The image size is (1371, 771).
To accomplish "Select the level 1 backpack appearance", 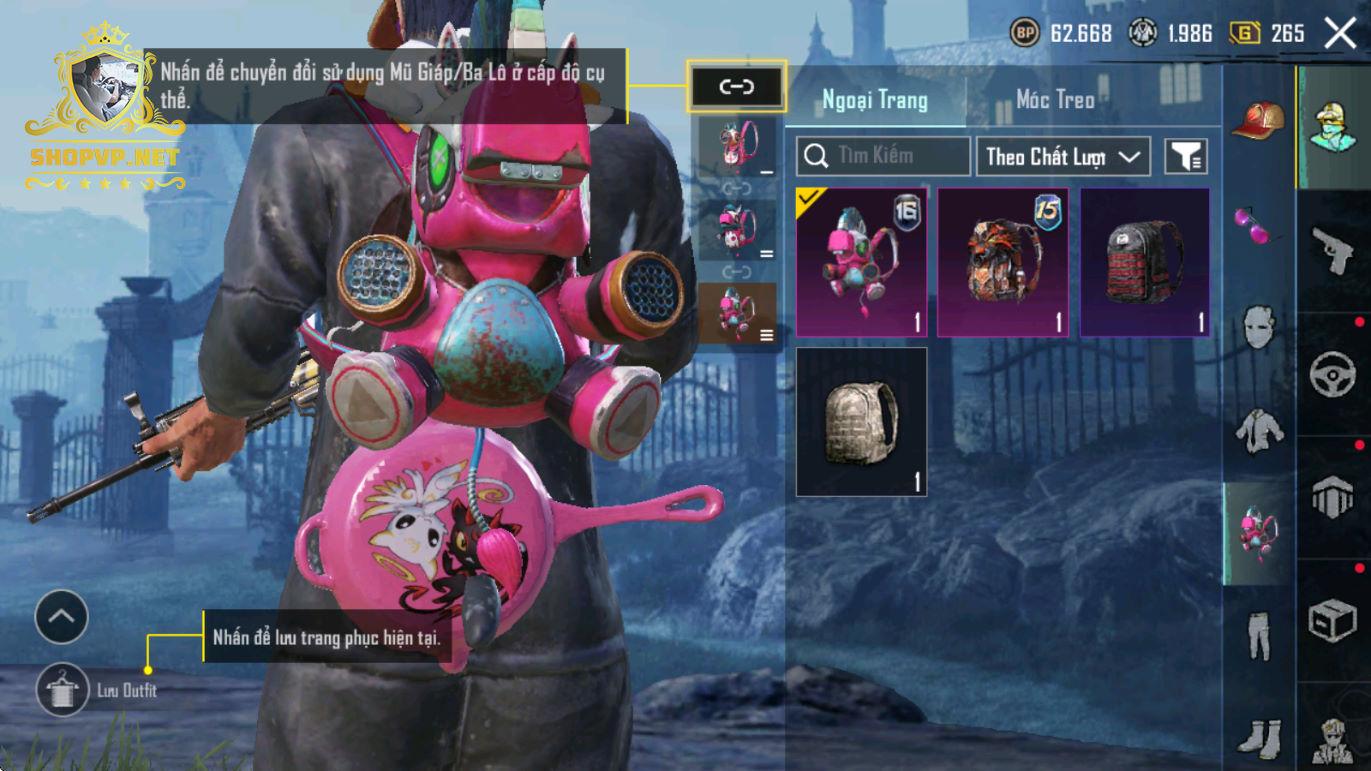I will 737,147.
